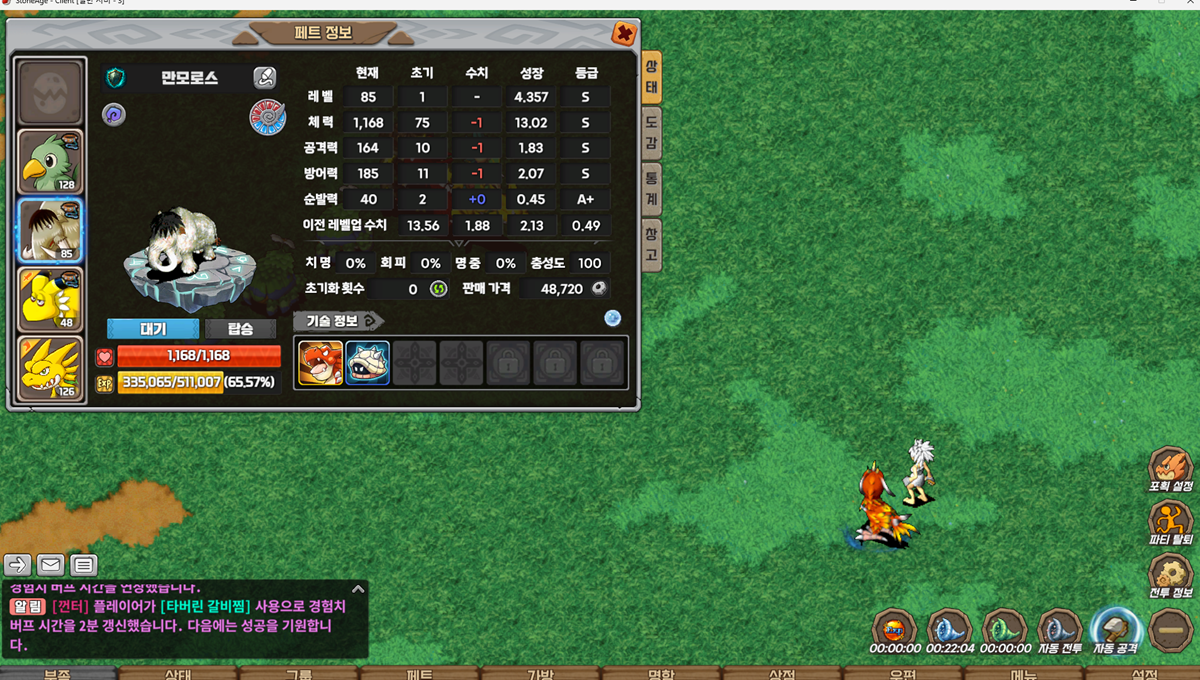Close the 페트 정보 pet info window

pyautogui.click(x=624, y=34)
